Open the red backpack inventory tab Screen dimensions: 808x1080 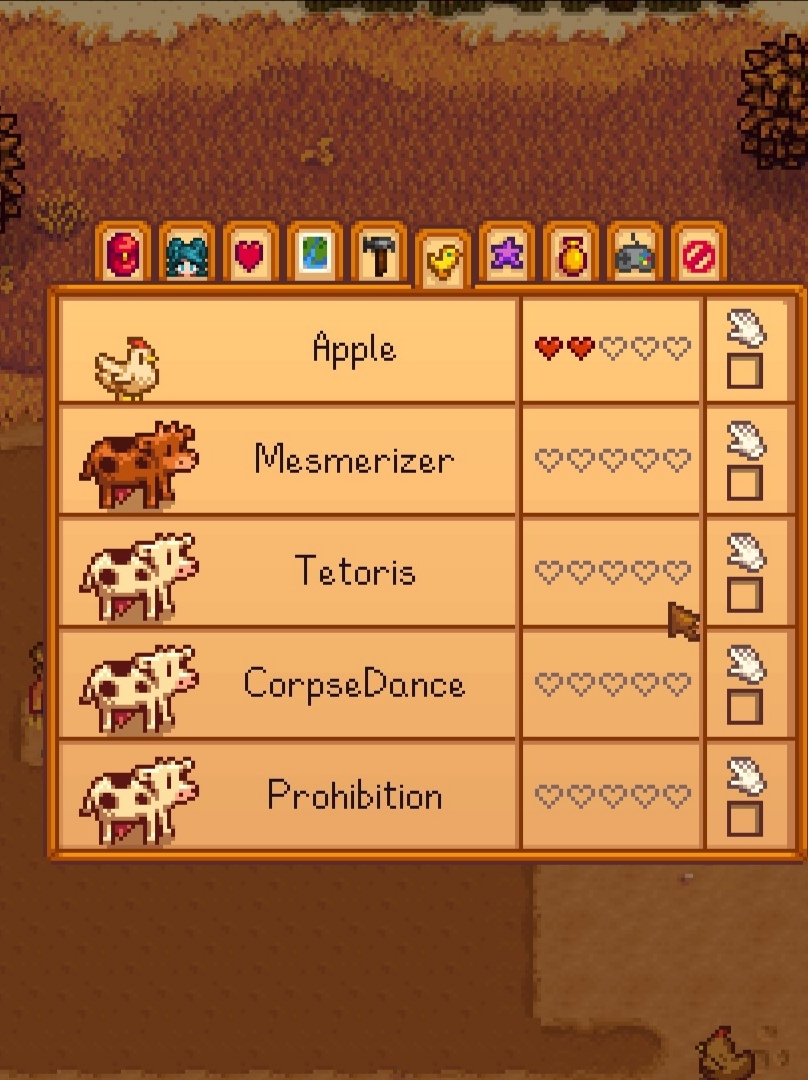point(123,256)
